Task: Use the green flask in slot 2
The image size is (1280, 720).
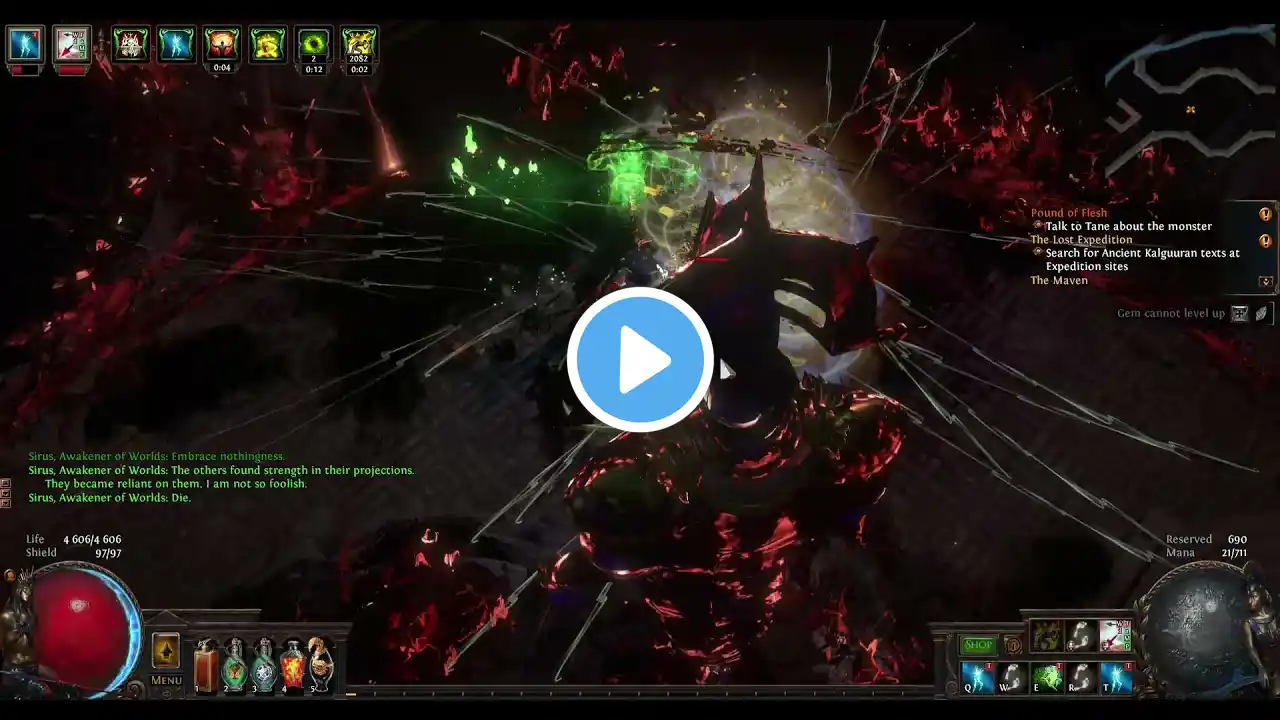Action: click(x=235, y=665)
